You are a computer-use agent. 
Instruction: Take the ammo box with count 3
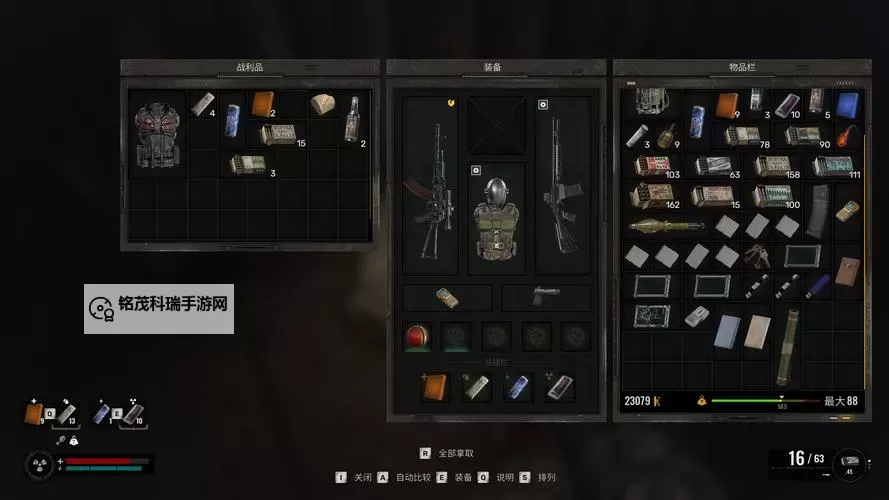(x=246, y=163)
